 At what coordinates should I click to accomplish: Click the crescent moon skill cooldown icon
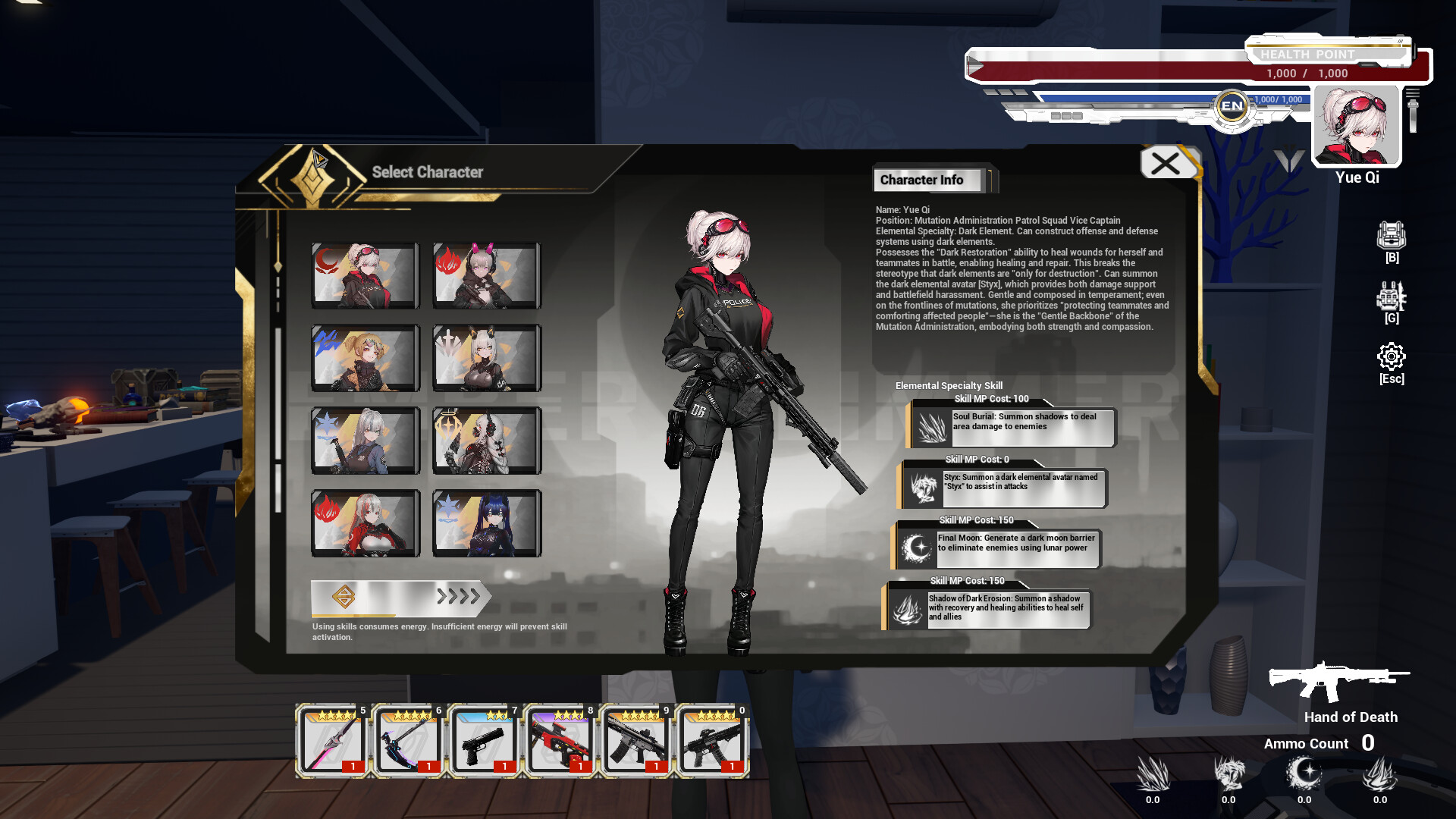[x=1305, y=772]
